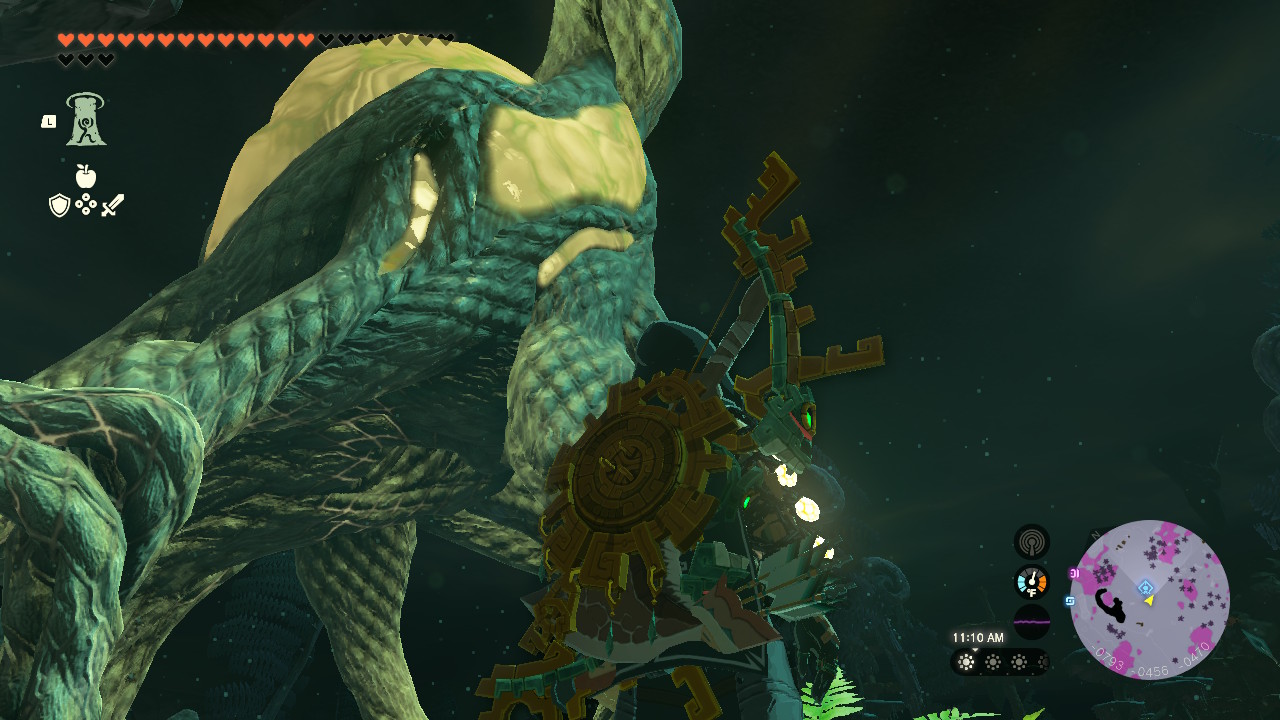Expand the weather forecast strip

click(x=1002, y=661)
